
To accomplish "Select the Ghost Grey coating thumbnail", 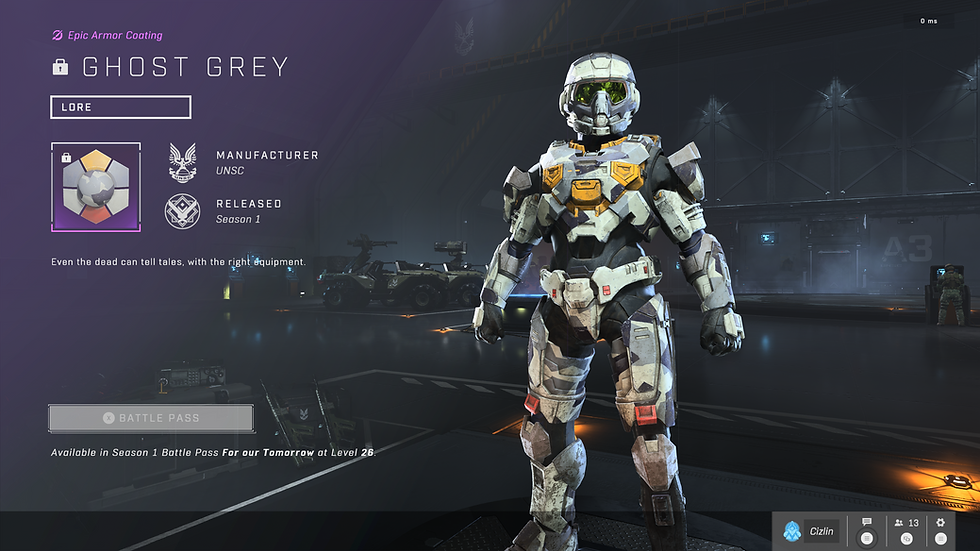I will tap(96, 187).
